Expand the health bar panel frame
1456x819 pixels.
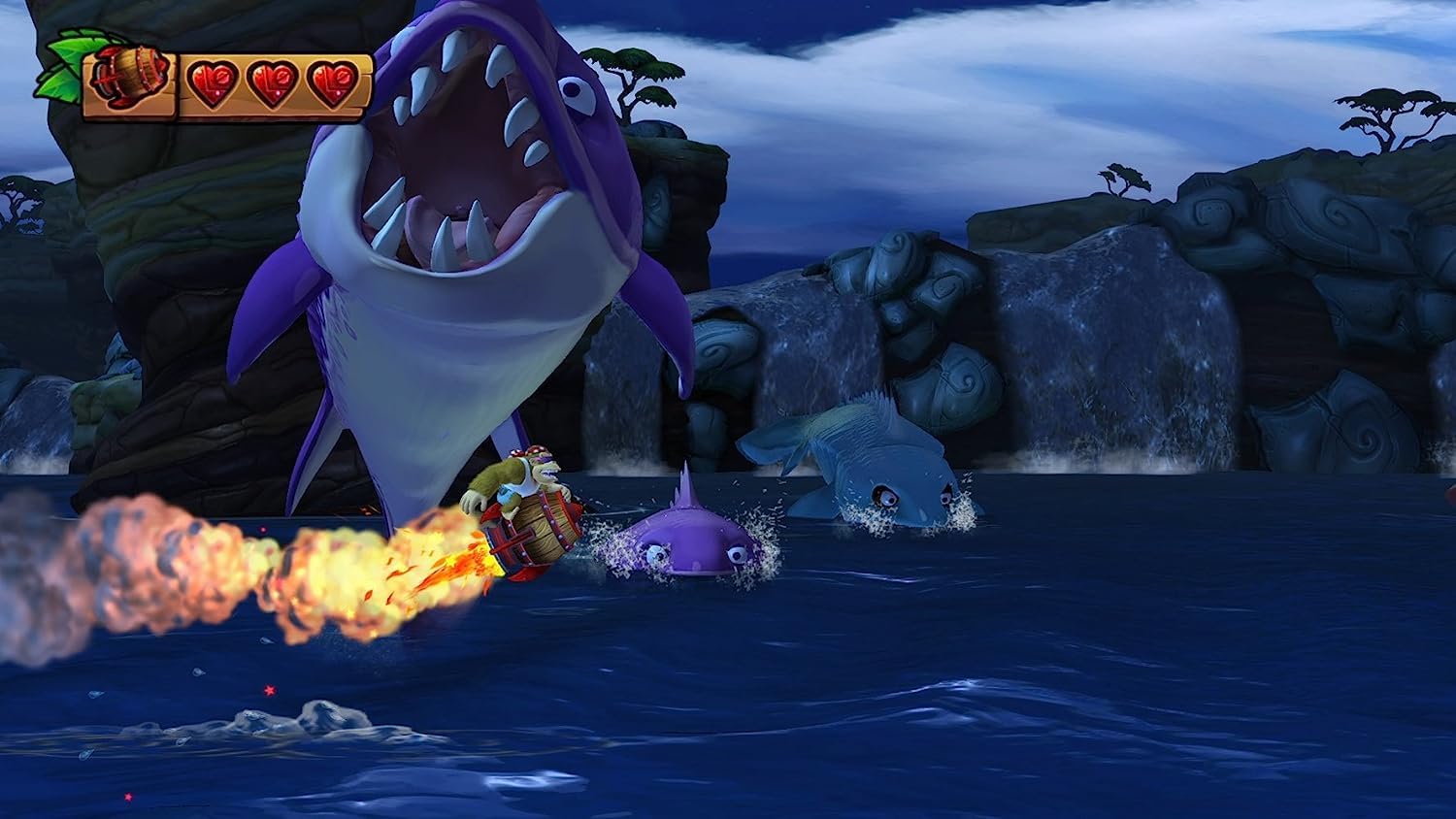click(x=277, y=87)
